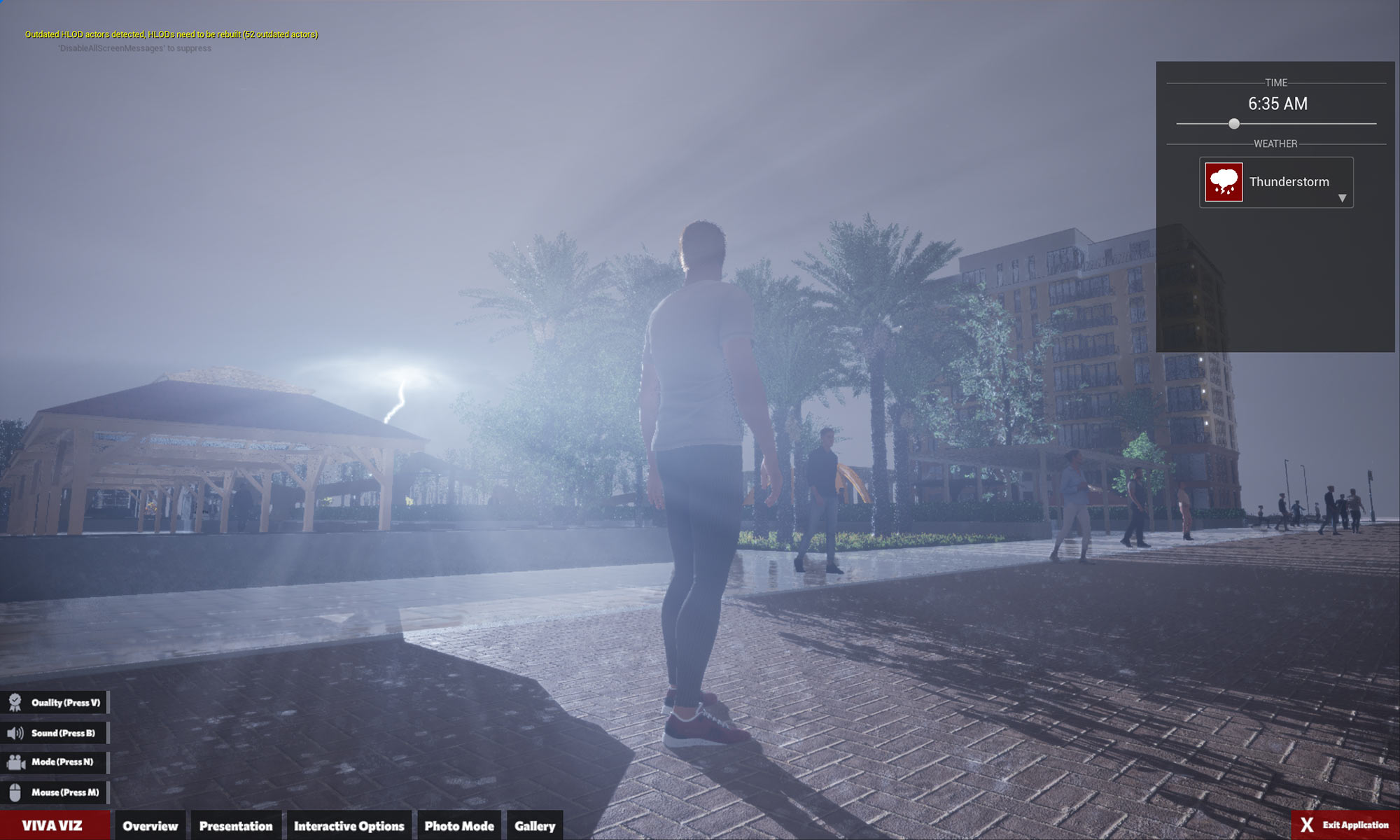The width and height of the screenshot is (1400, 840).
Task: Exit the application
Action: (x=1345, y=825)
